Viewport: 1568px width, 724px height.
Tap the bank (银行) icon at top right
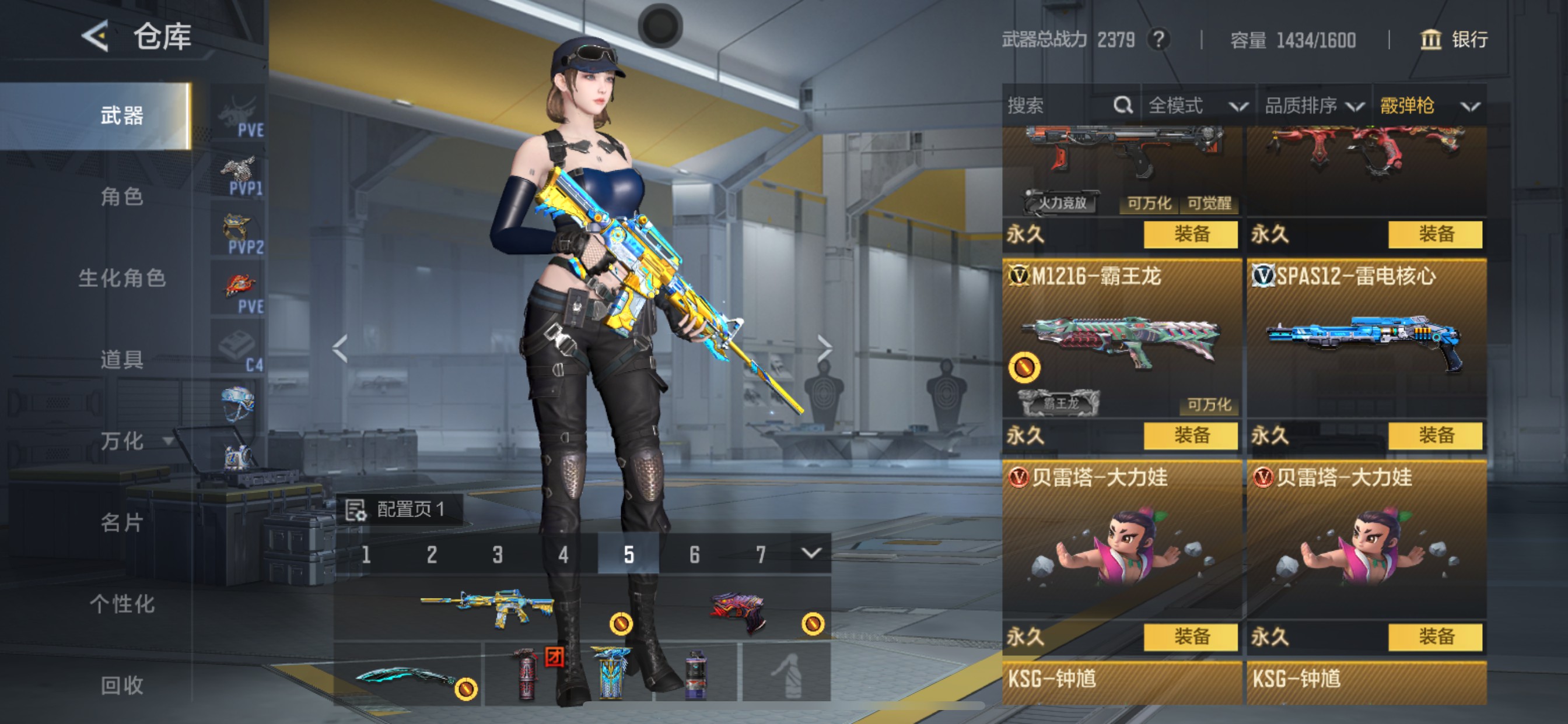coord(1431,41)
